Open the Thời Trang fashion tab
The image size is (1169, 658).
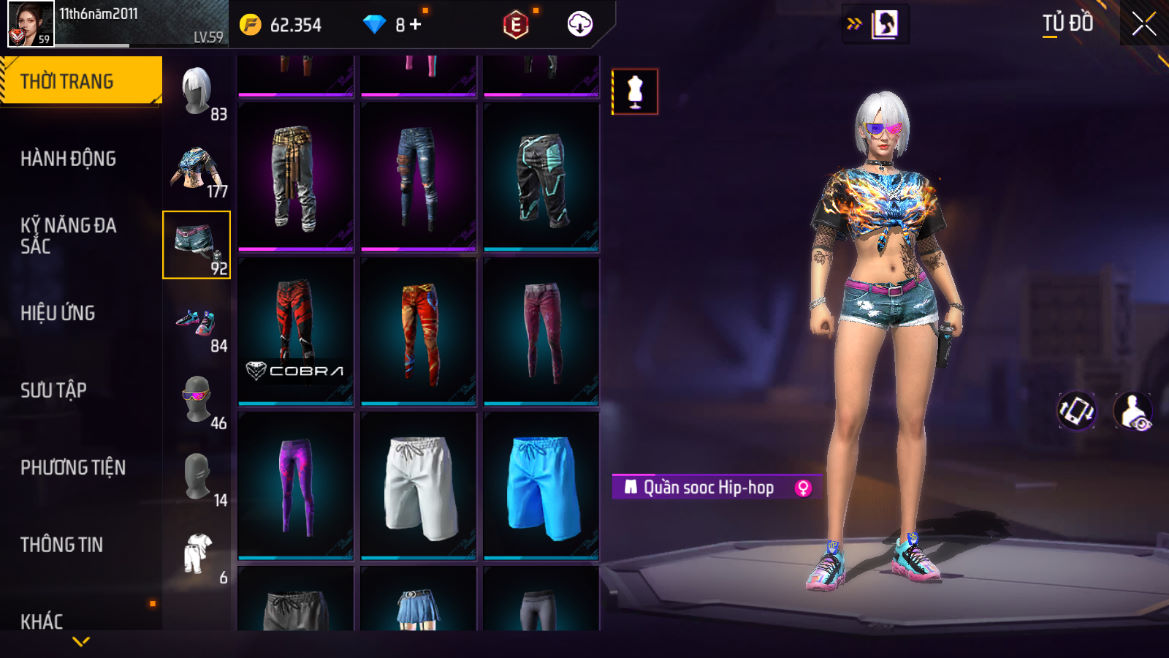click(80, 82)
